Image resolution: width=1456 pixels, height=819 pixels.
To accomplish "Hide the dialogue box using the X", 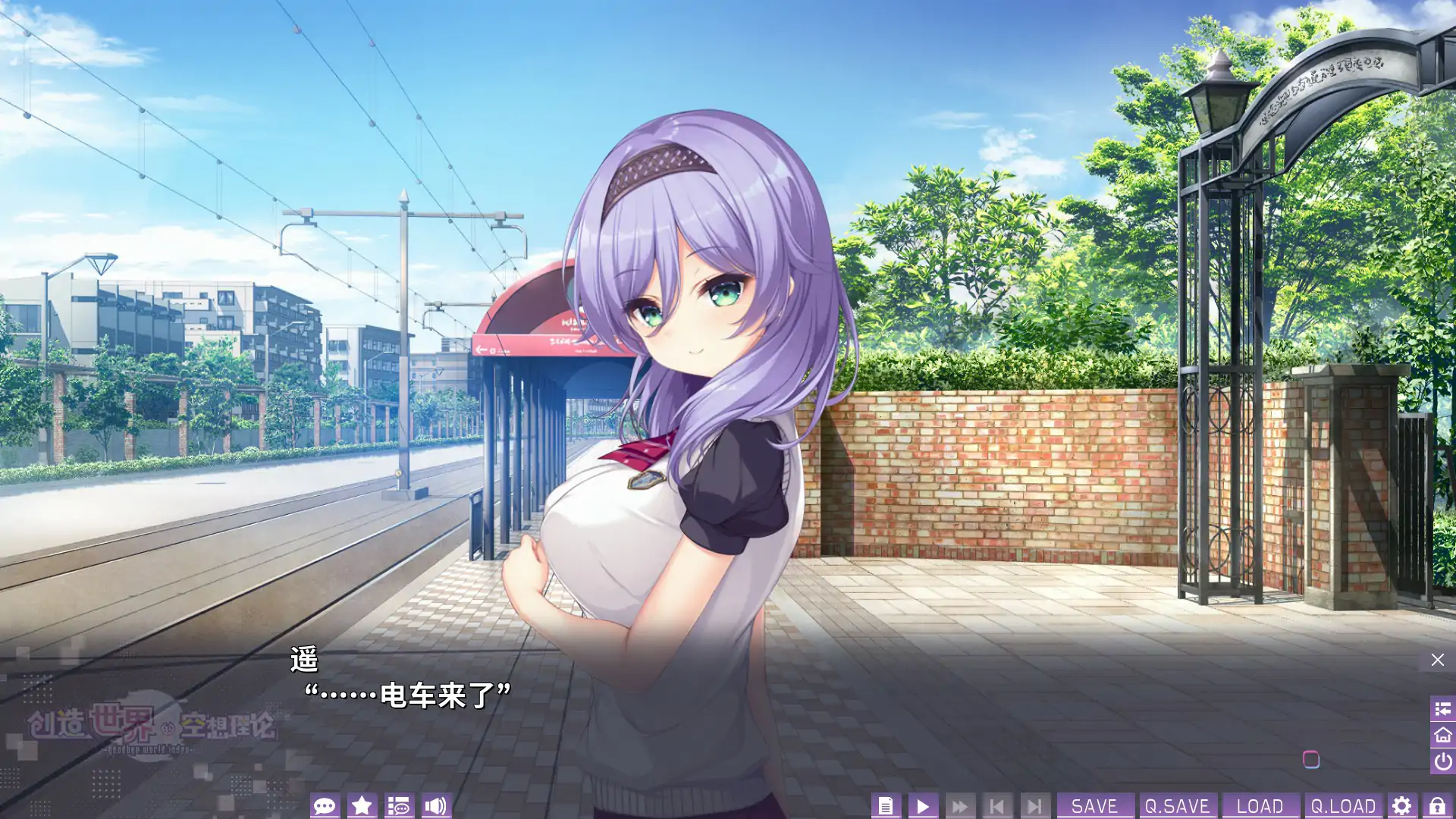I will [1437, 659].
